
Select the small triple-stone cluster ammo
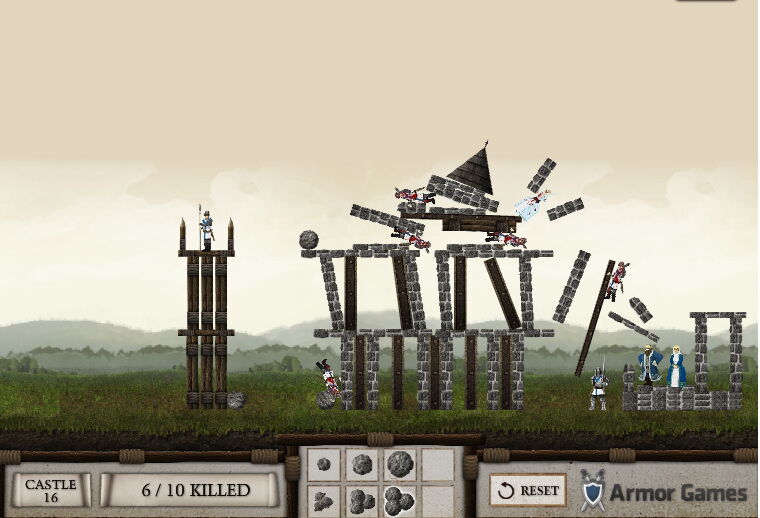tap(323, 499)
